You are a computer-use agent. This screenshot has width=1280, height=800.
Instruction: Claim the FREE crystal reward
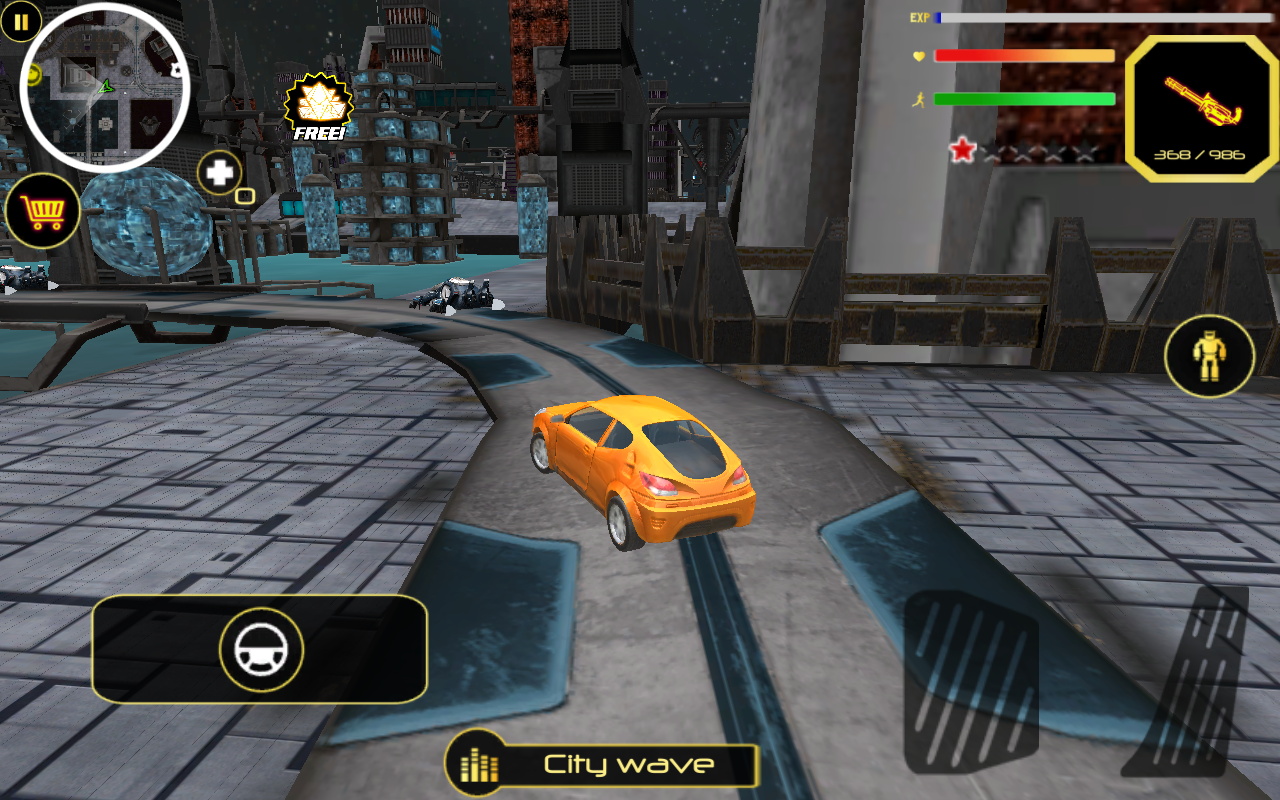pos(319,107)
